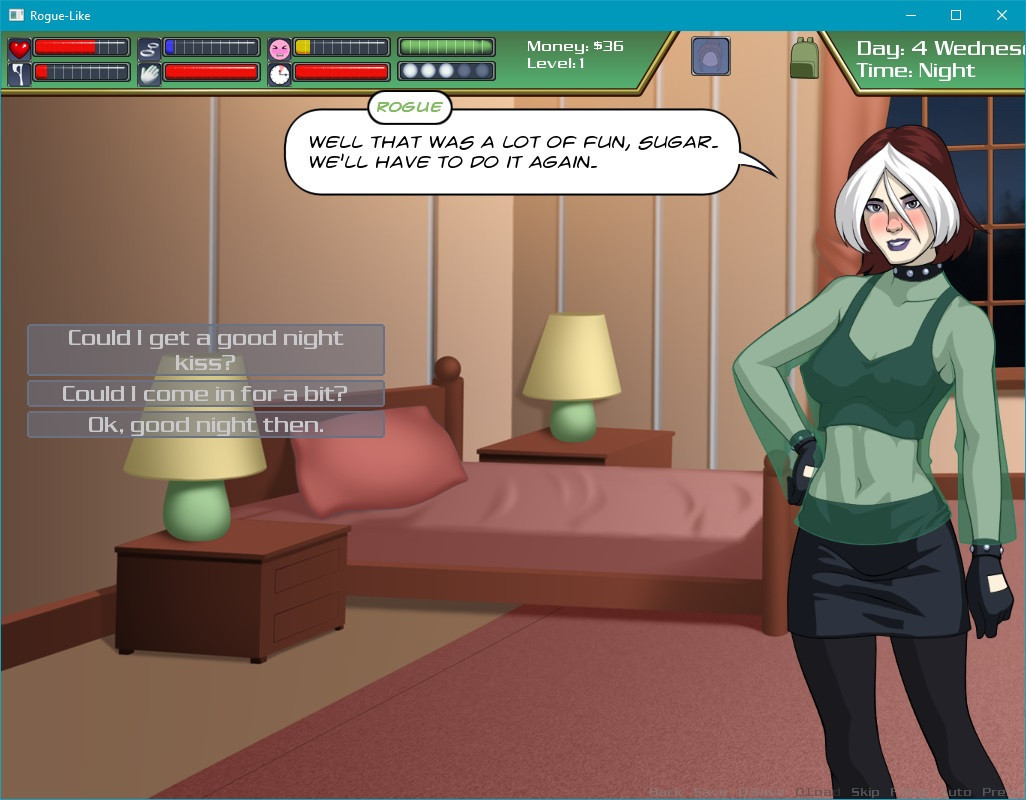Minimize the Rogue-Like window

click(x=910, y=15)
